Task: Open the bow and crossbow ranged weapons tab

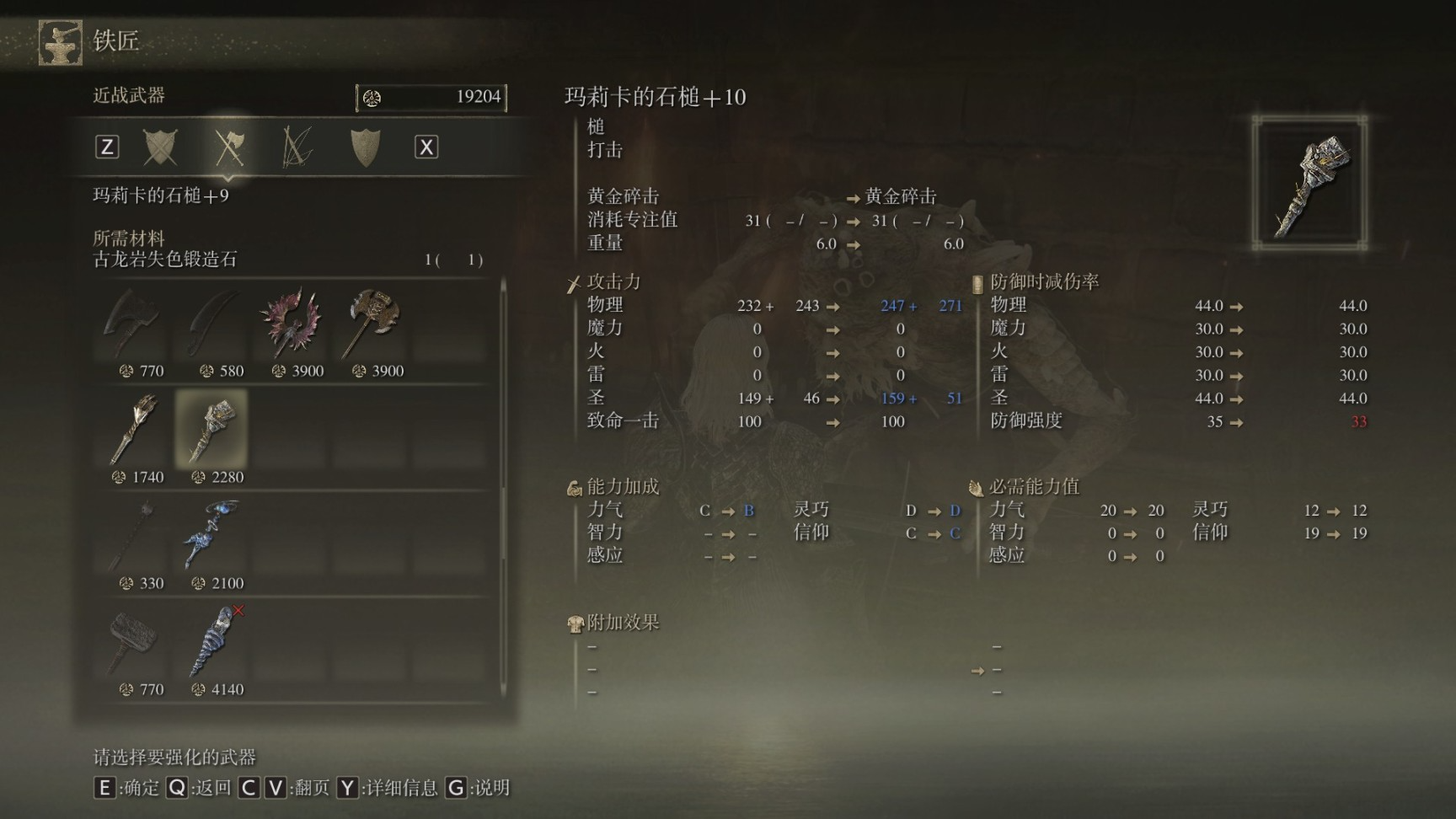Action: tap(297, 147)
